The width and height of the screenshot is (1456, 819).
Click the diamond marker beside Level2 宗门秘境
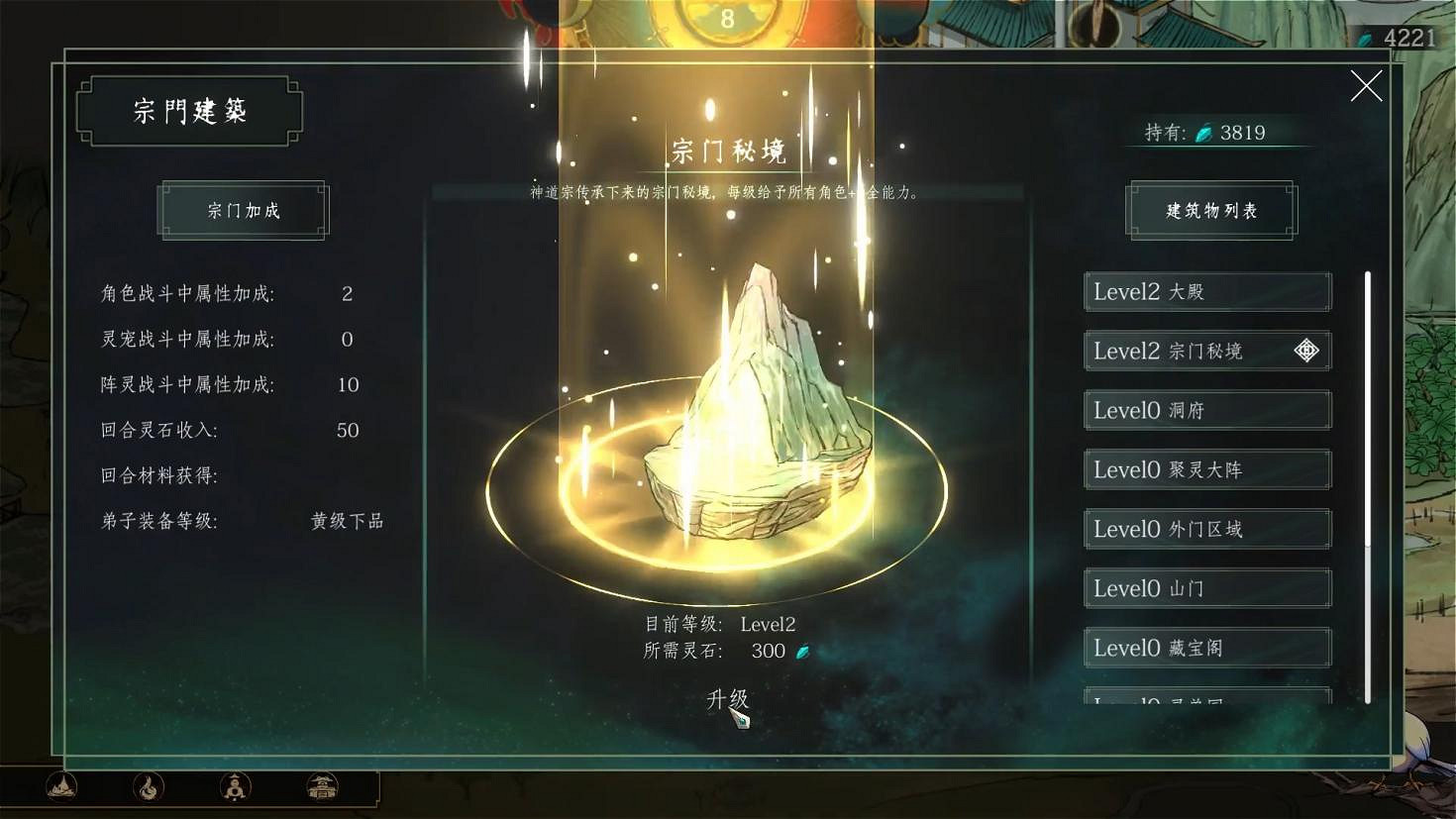[1307, 351]
